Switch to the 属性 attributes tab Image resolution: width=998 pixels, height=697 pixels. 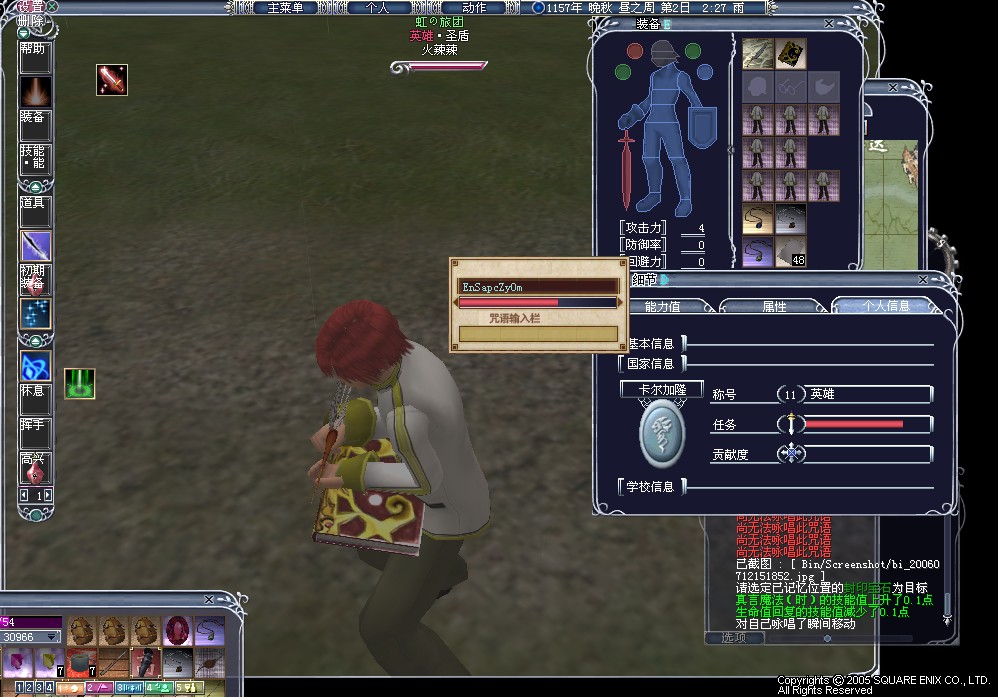coord(774,307)
